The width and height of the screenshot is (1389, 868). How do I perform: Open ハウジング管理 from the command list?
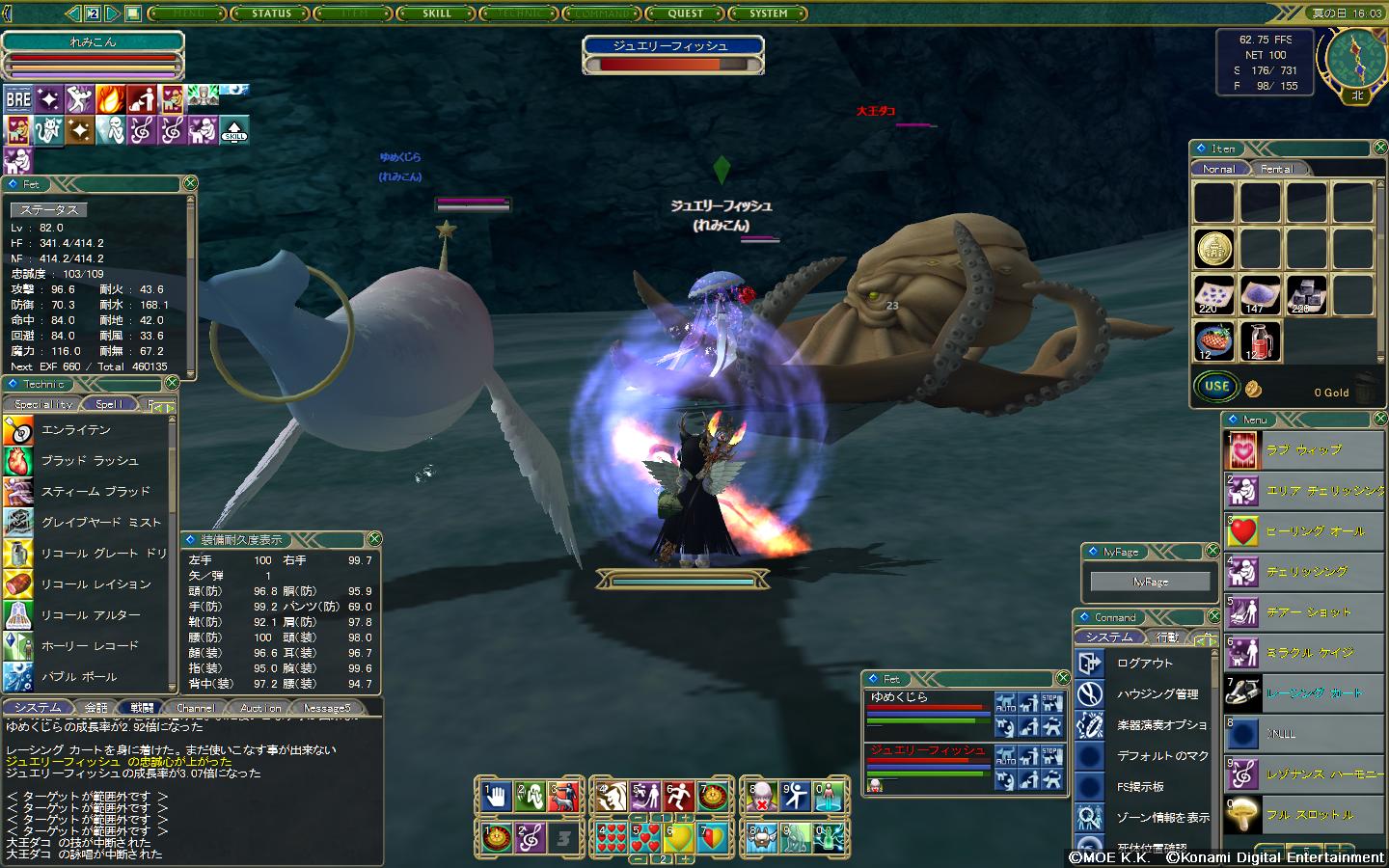click(x=1157, y=694)
